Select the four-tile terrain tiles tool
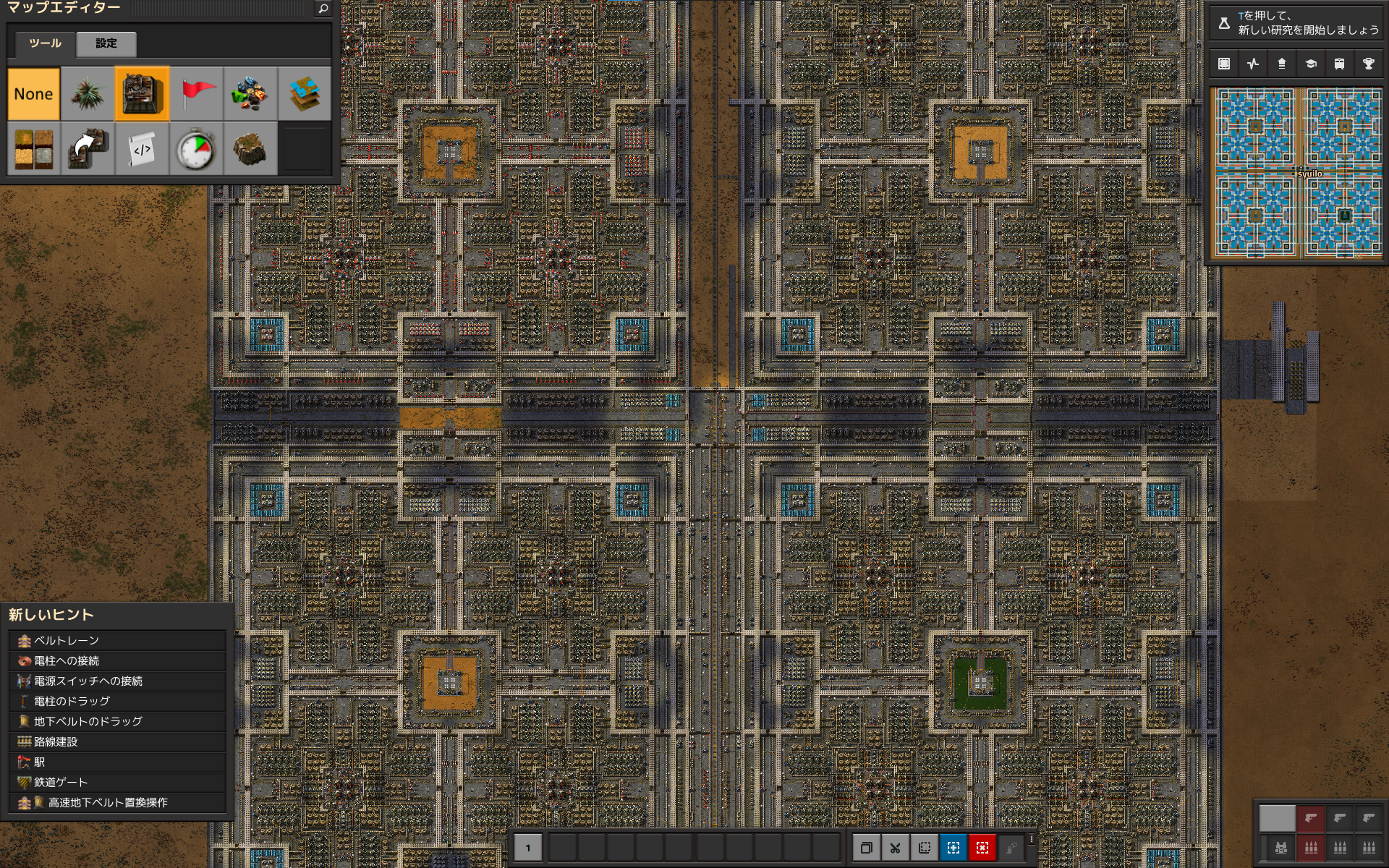The width and height of the screenshot is (1389, 868). [x=33, y=149]
